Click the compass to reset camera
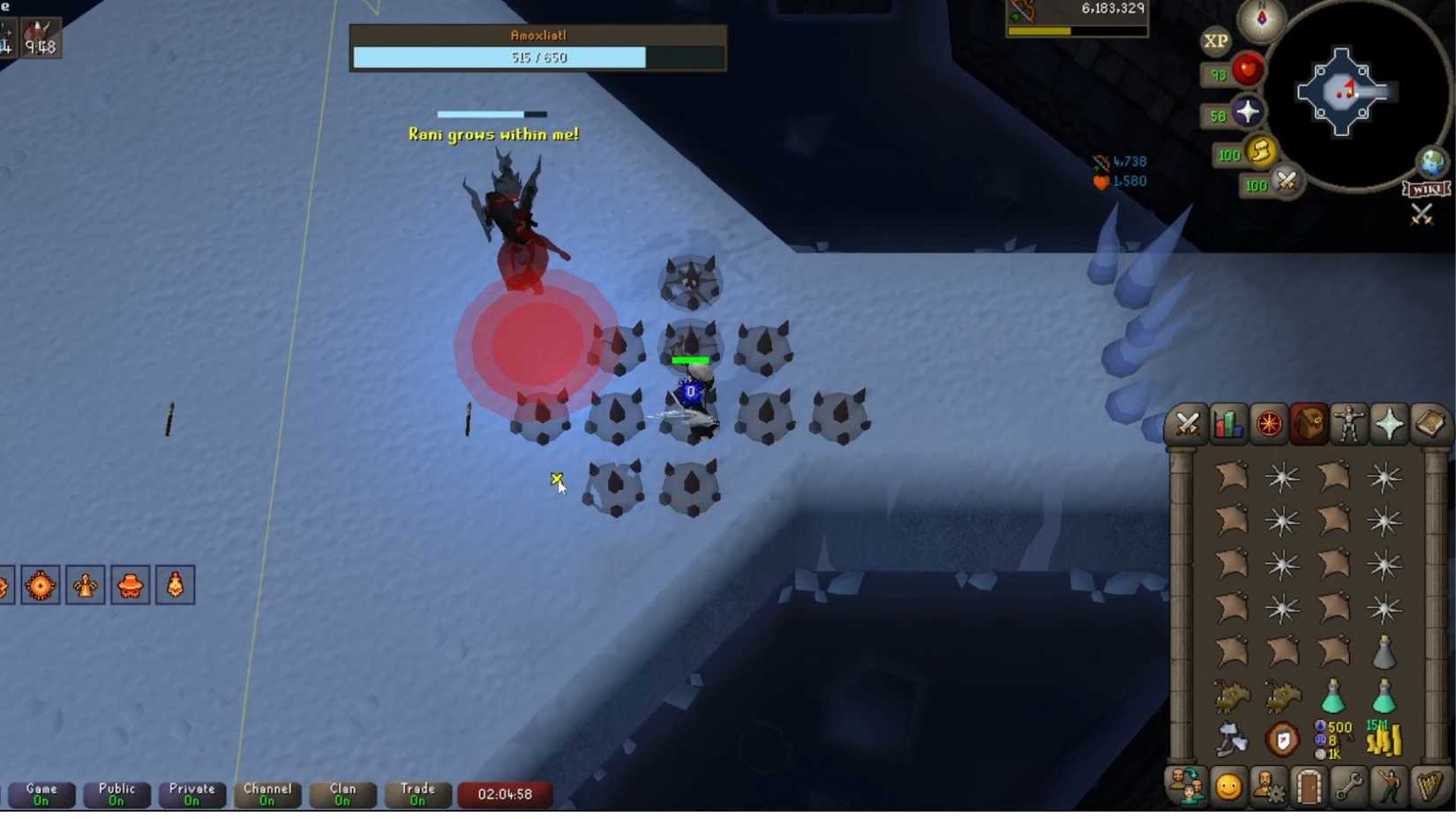The image size is (1456, 819). pos(1262,20)
